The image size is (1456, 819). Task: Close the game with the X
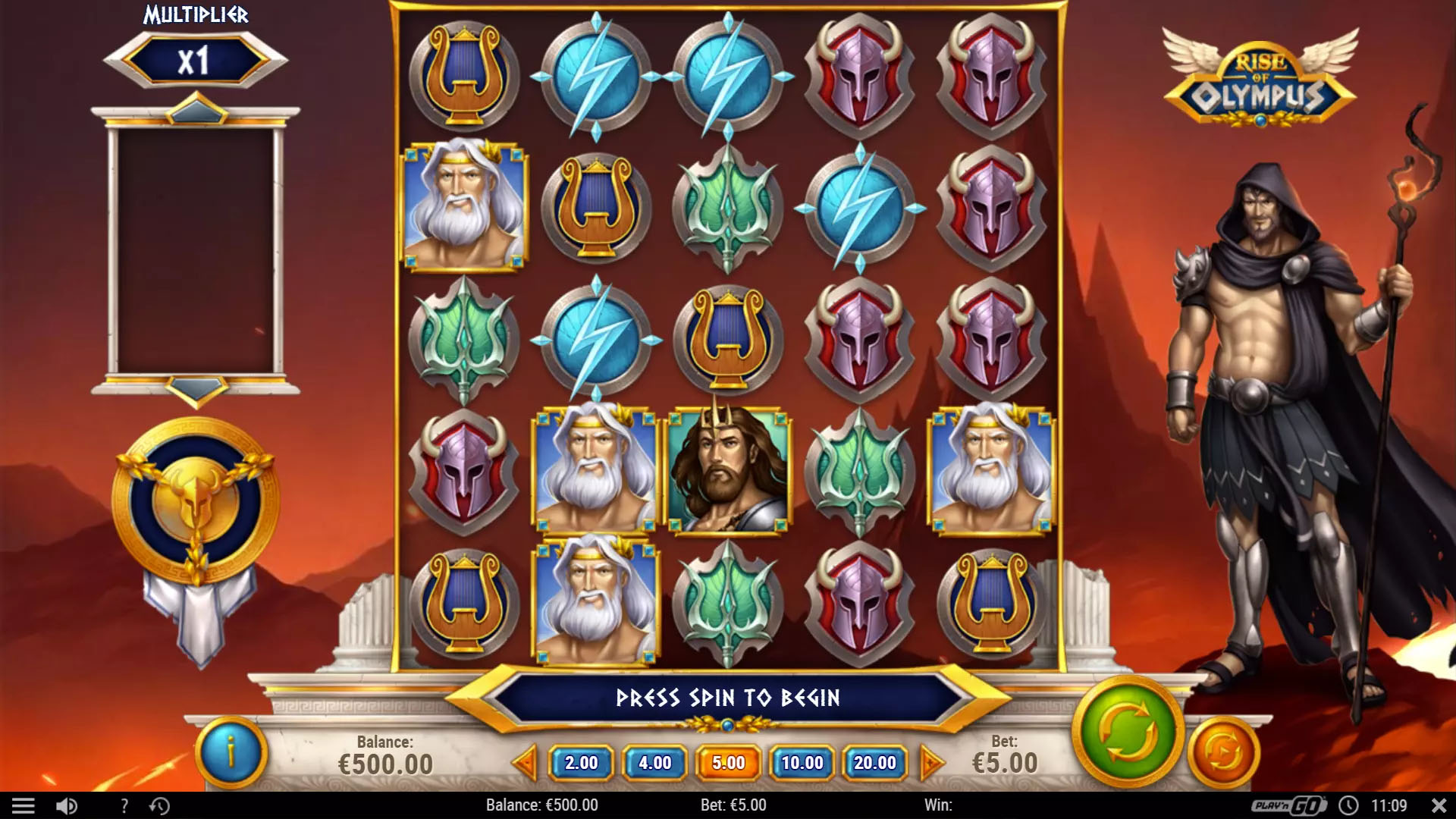click(1439, 805)
